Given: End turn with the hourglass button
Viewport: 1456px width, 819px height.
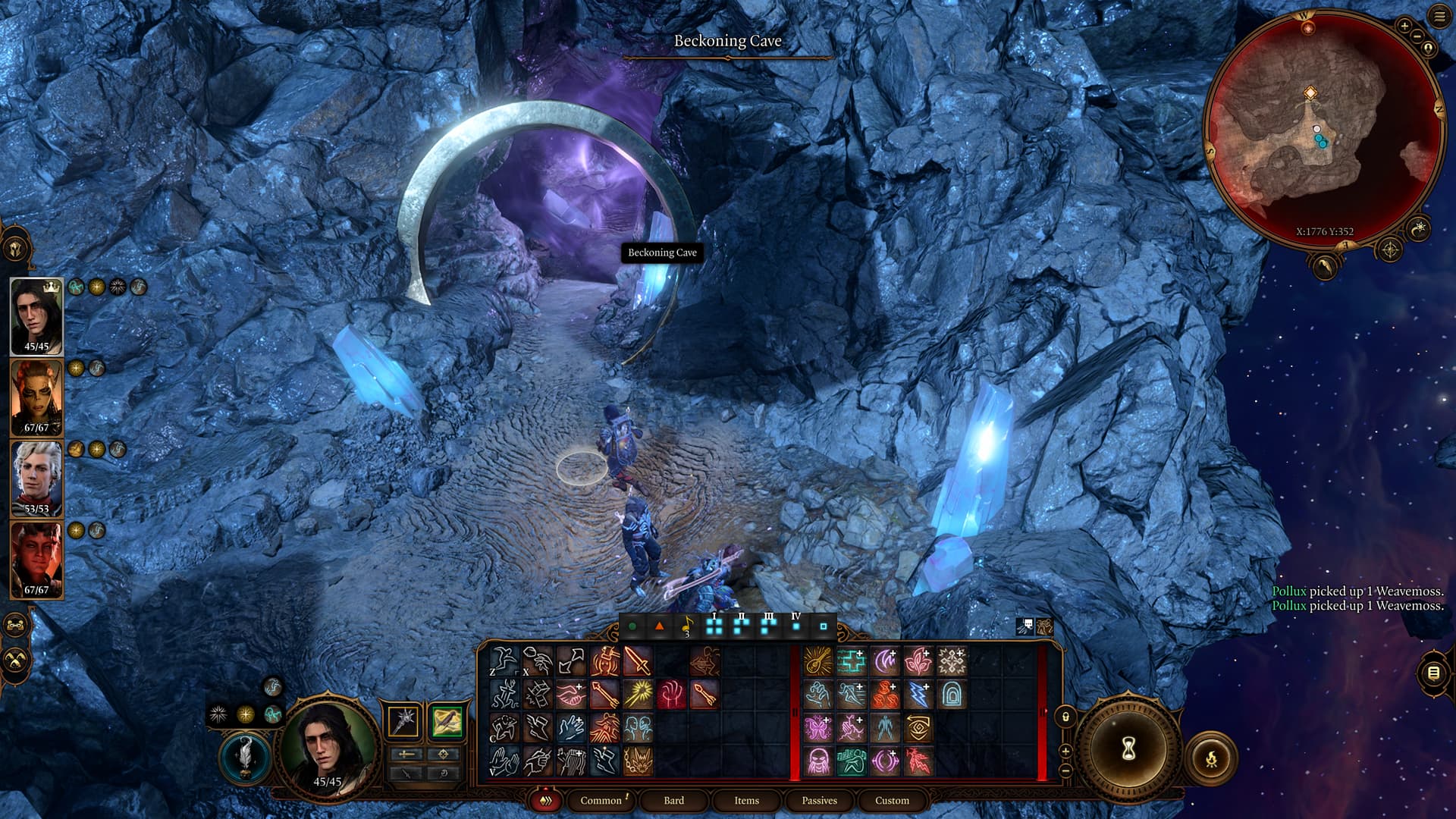Looking at the screenshot, I should pos(1128,749).
